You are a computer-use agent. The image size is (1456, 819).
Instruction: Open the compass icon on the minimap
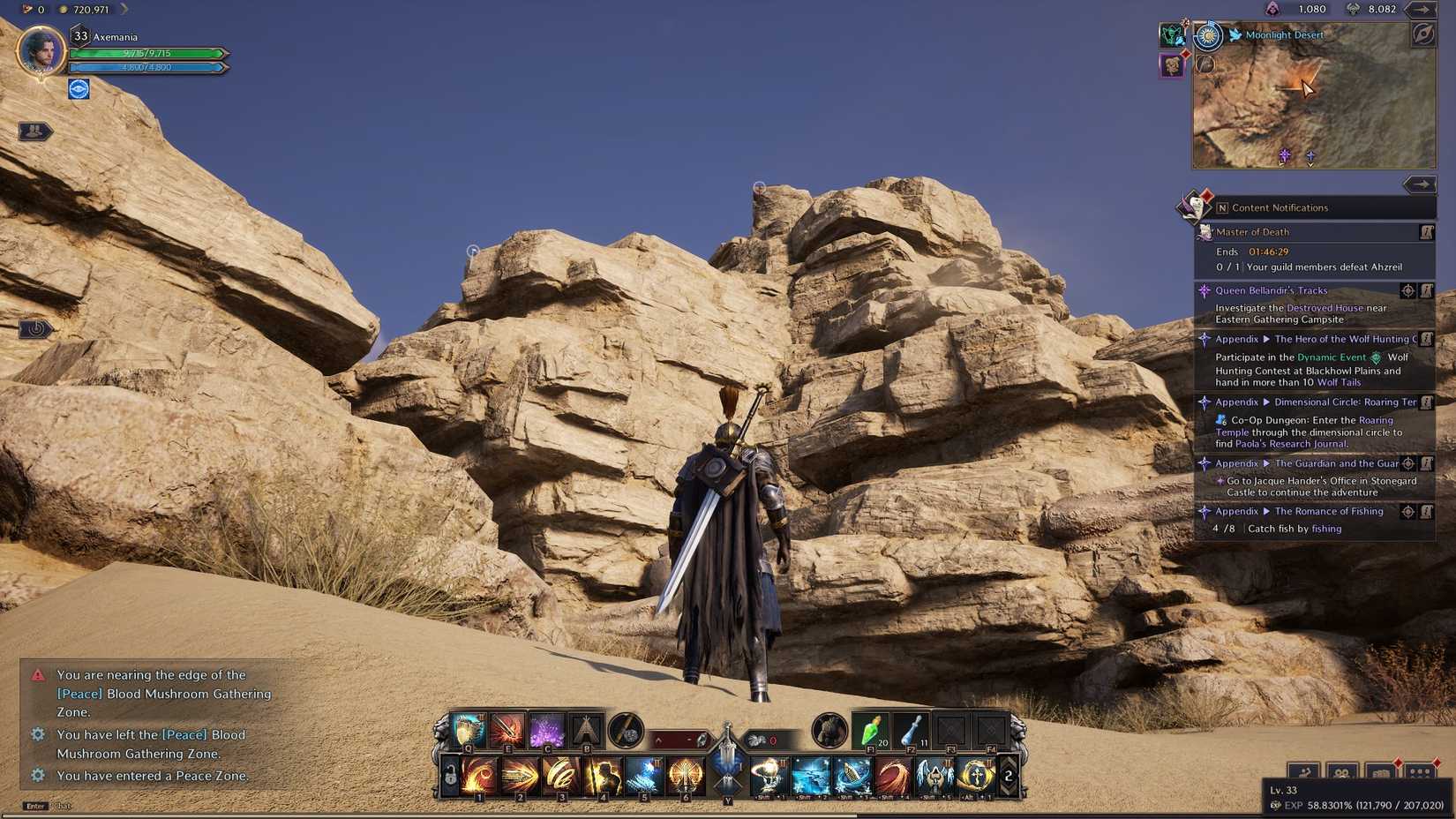click(1423, 35)
